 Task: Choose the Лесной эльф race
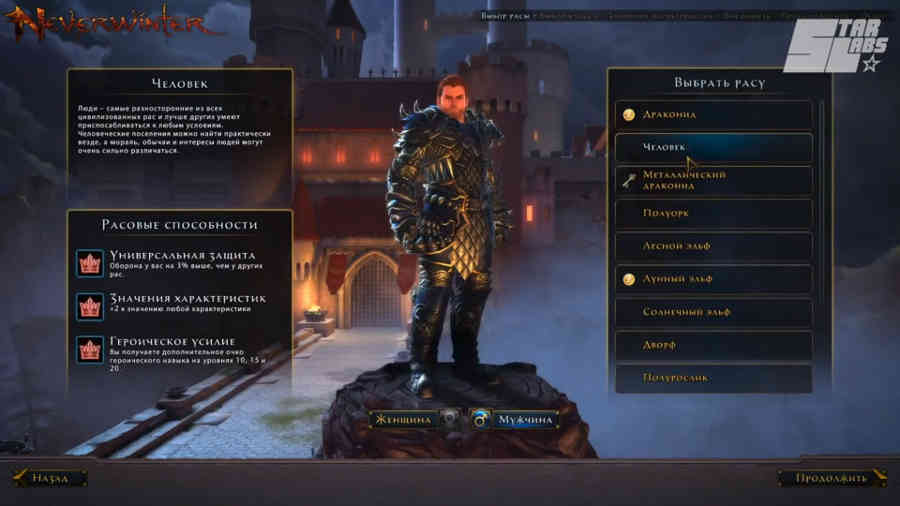[713, 246]
